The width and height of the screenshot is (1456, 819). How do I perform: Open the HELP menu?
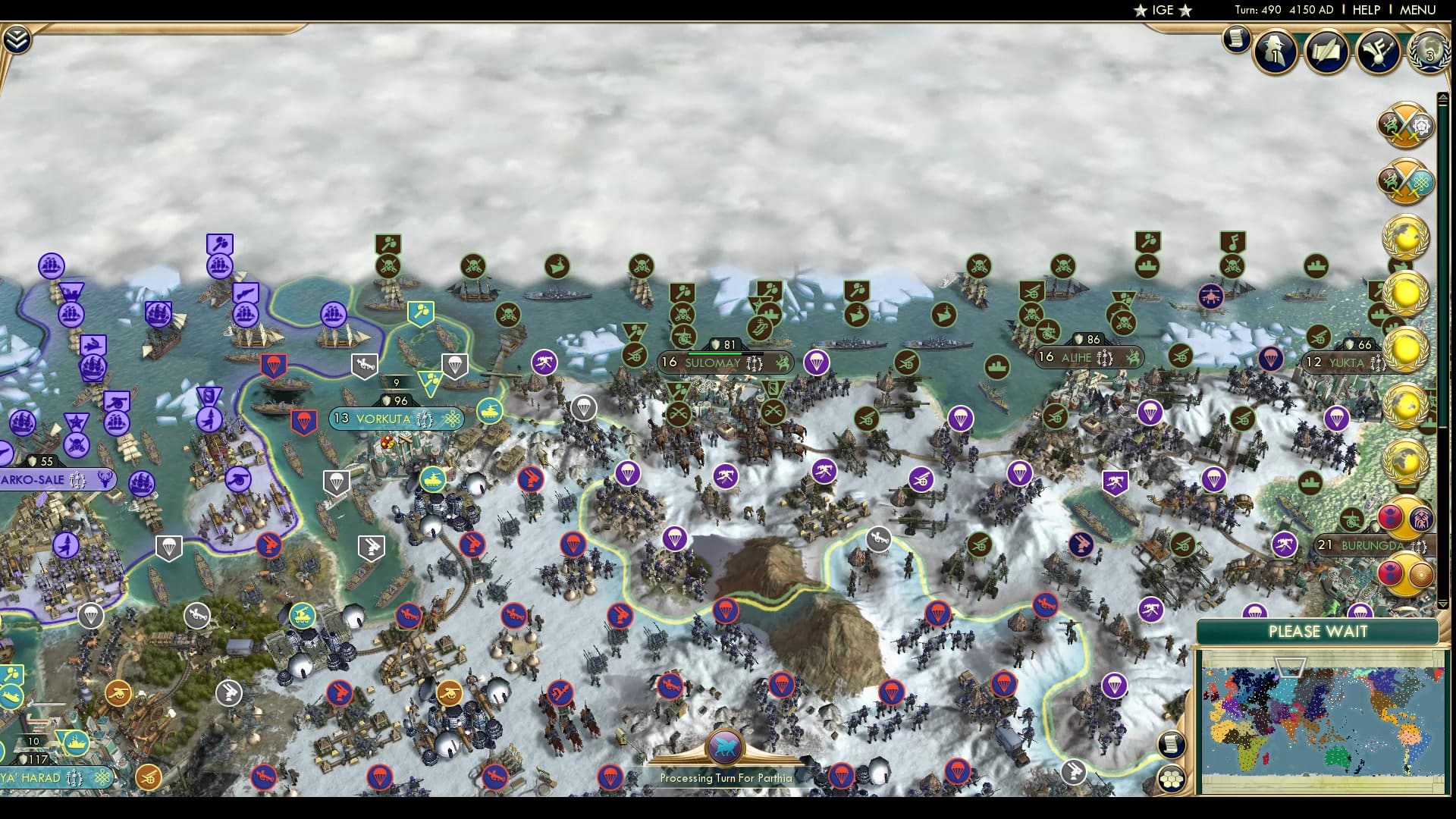pos(1365,11)
